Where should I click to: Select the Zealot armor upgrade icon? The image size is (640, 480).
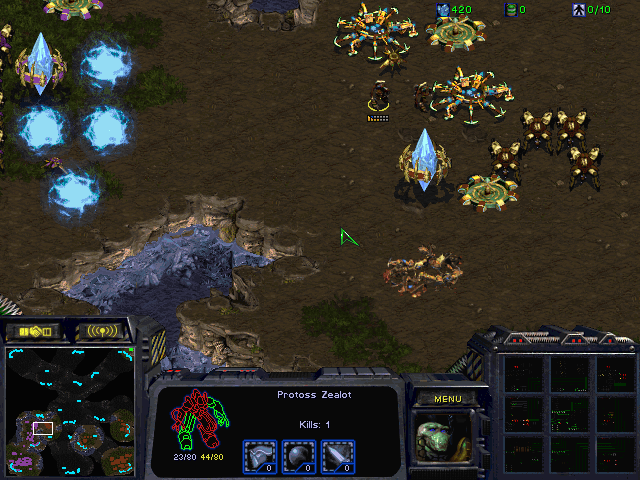pos(260,455)
